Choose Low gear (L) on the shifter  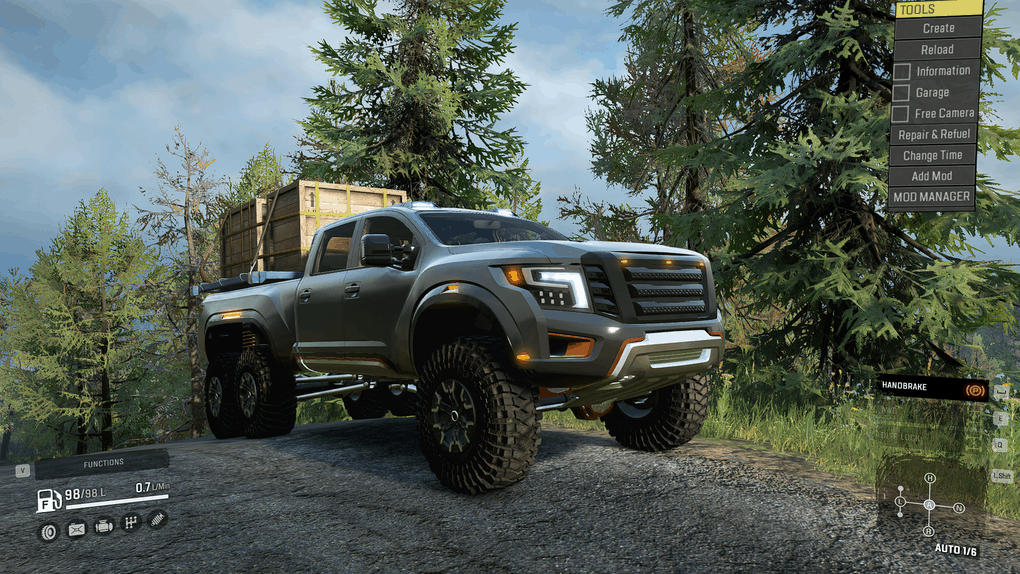click(900, 500)
